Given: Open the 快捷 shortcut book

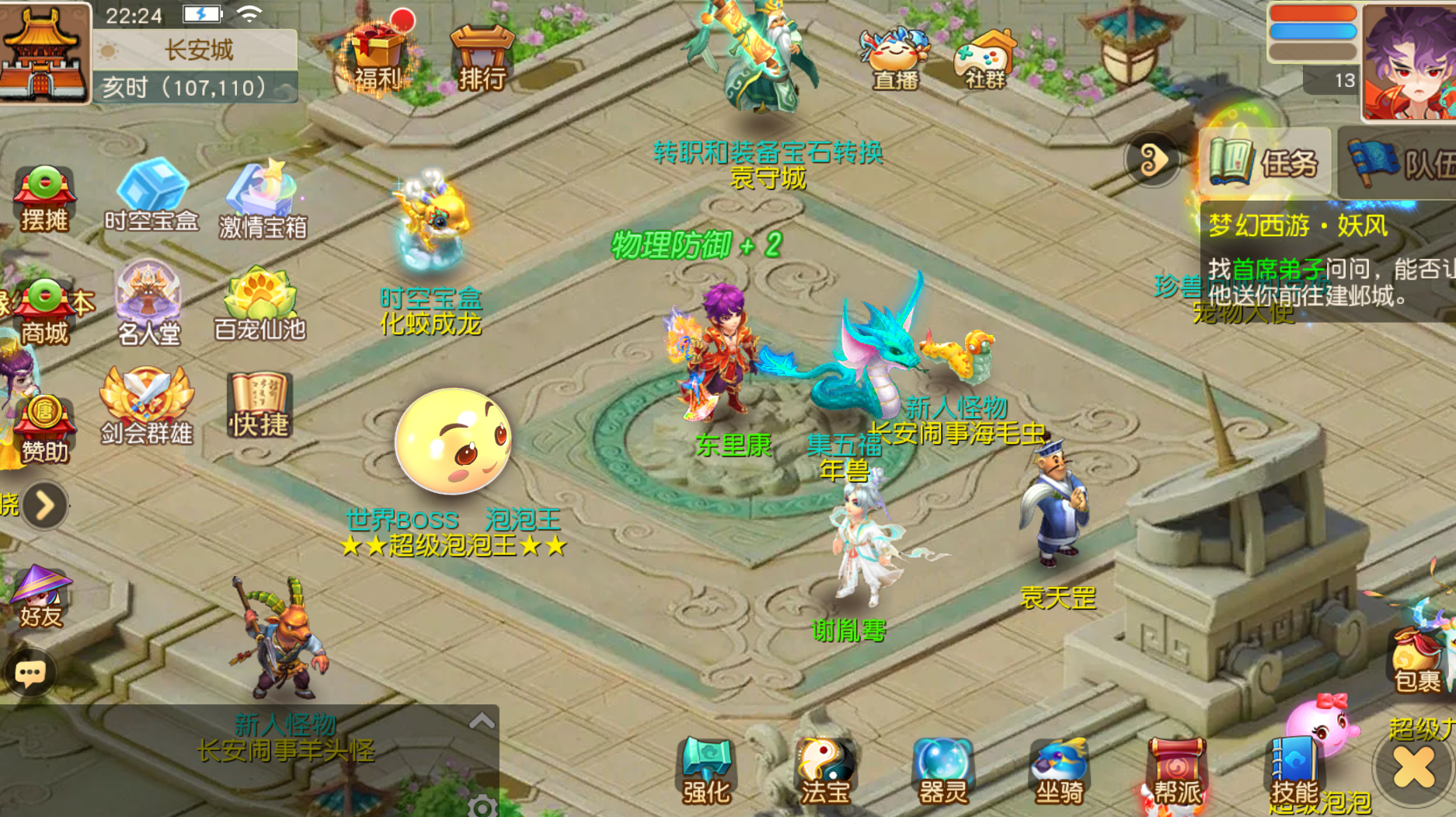Looking at the screenshot, I should point(259,405).
